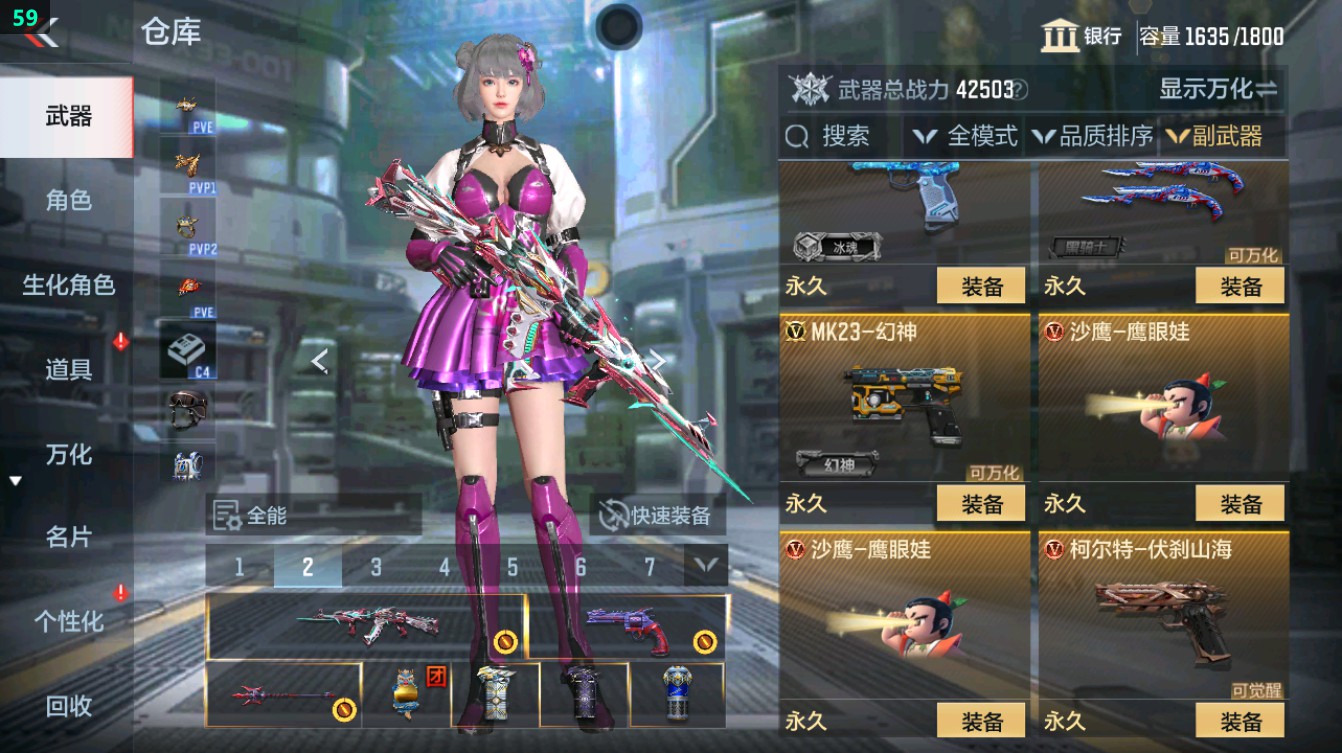Viewport: 1342px width, 753px height.
Task: Click the PVE rifle icon atop equipment column
Action: pos(187,105)
